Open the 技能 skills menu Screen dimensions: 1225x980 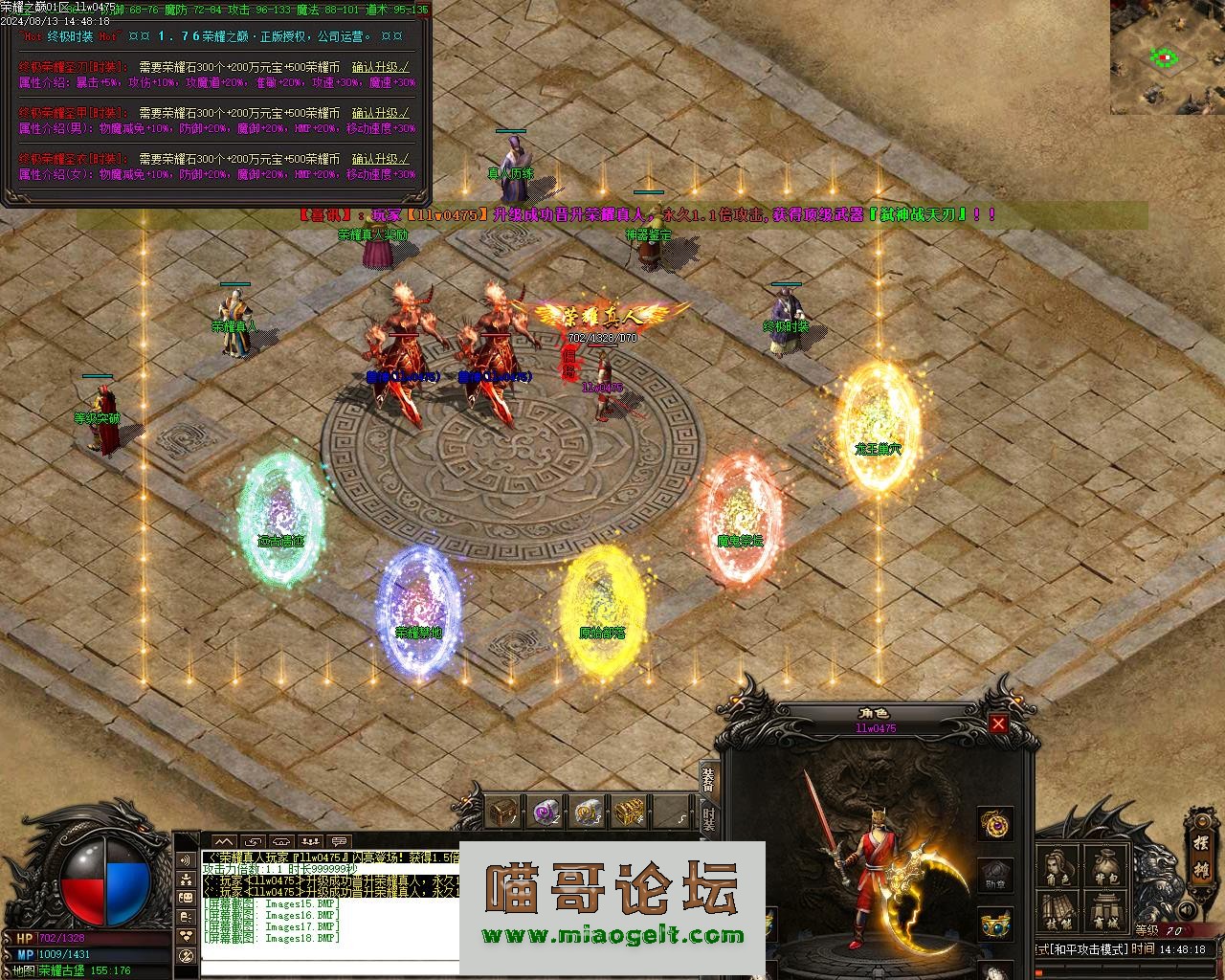pyautogui.click(x=1058, y=912)
